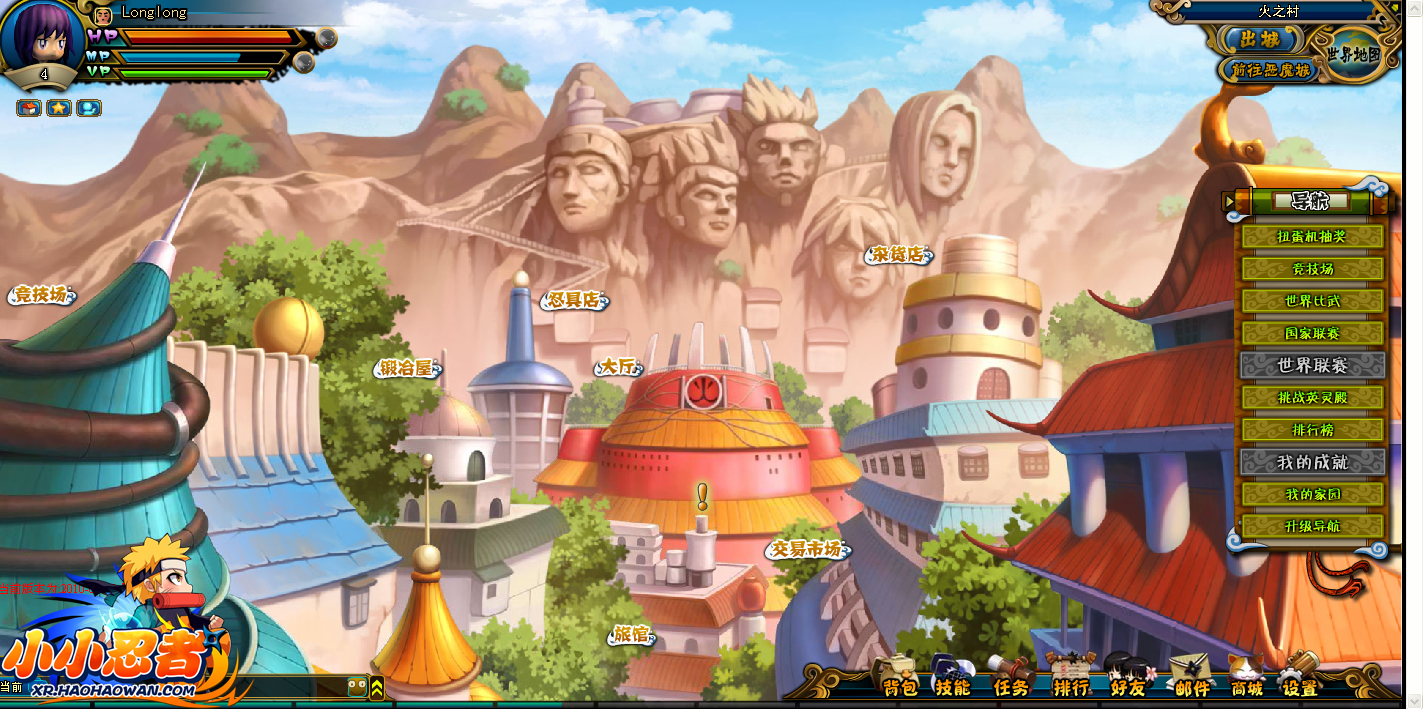Select 扭蛋机抽奖 in the navigation list
1423x709 pixels.
click(x=1312, y=237)
